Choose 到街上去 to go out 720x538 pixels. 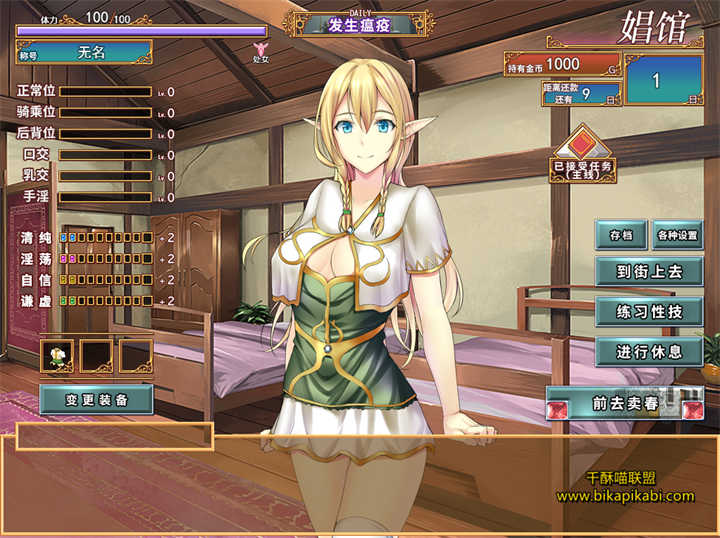click(650, 270)
